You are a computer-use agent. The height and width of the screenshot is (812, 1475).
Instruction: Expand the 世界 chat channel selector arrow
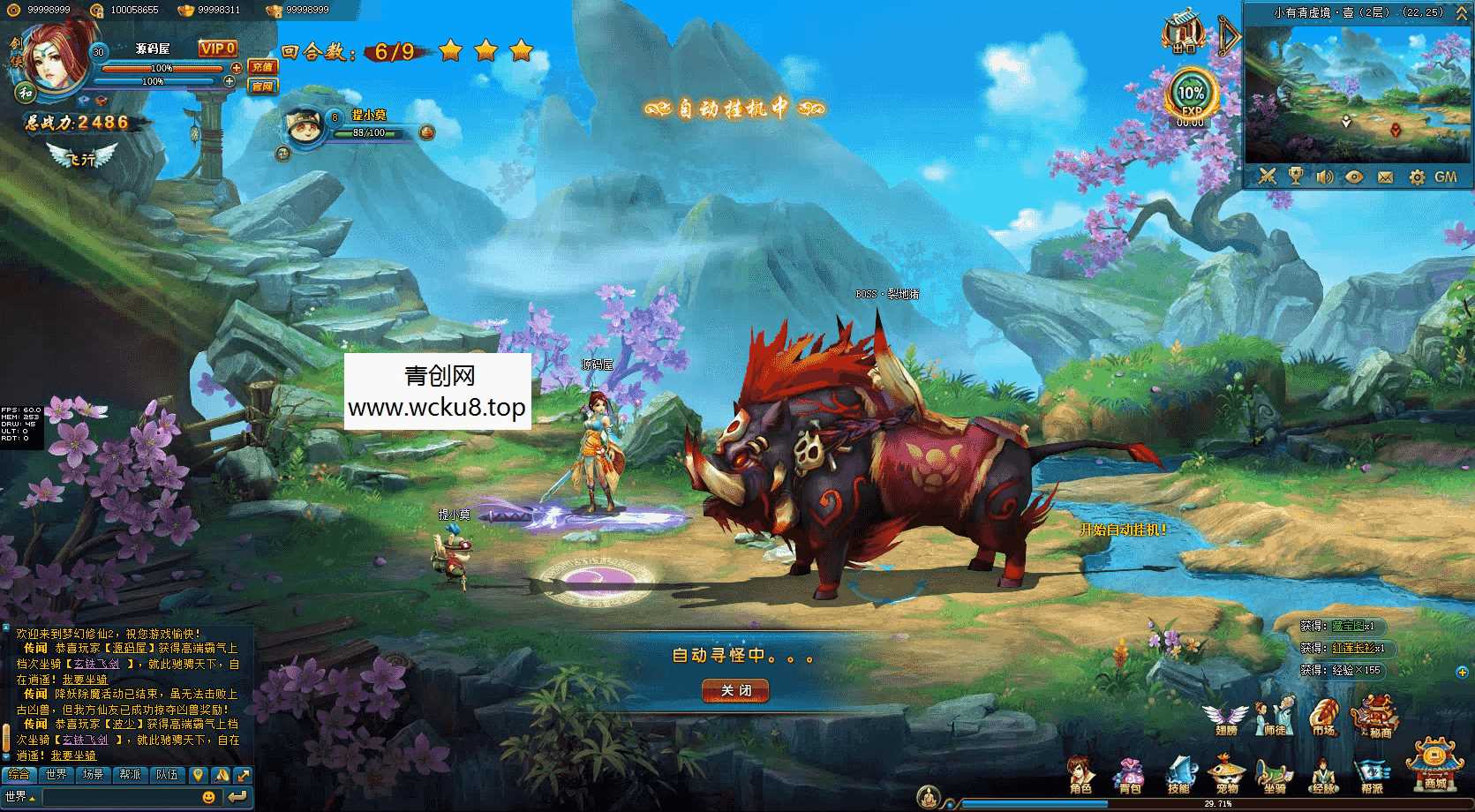point(31,797)
